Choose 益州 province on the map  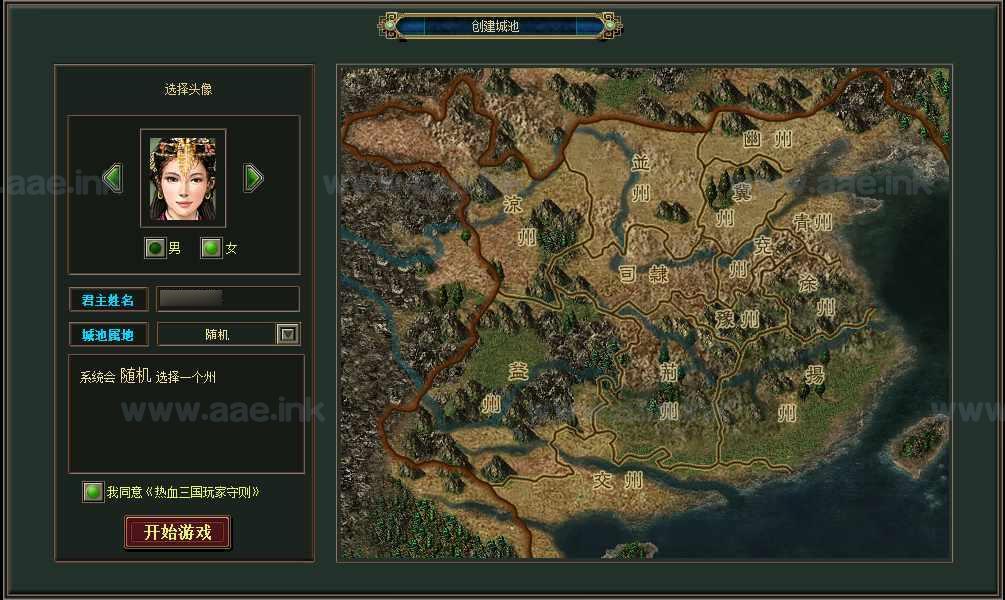pos(492,388)
